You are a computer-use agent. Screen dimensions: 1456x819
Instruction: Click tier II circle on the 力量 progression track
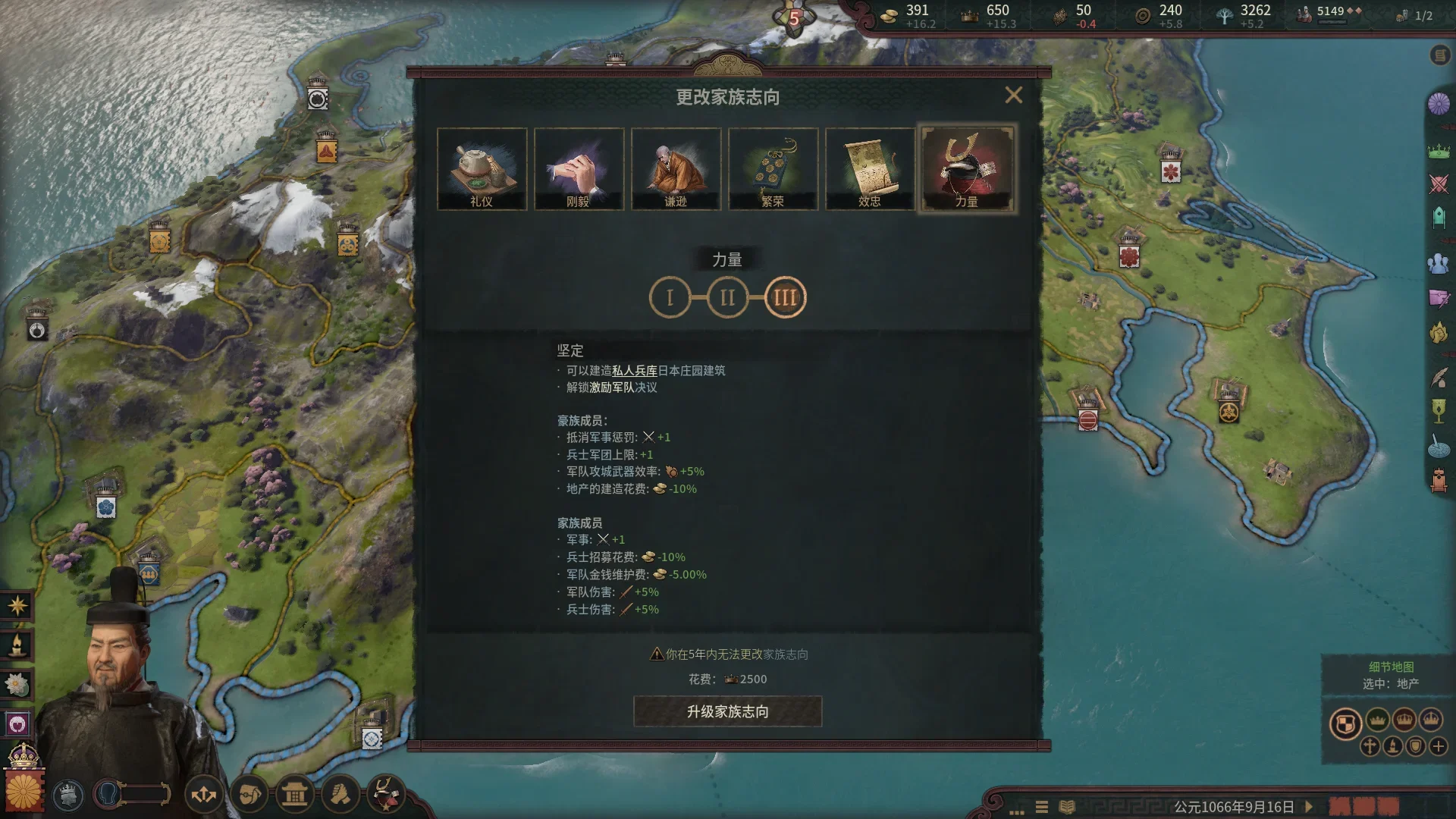pyautogui.click(x=727, y=297)
